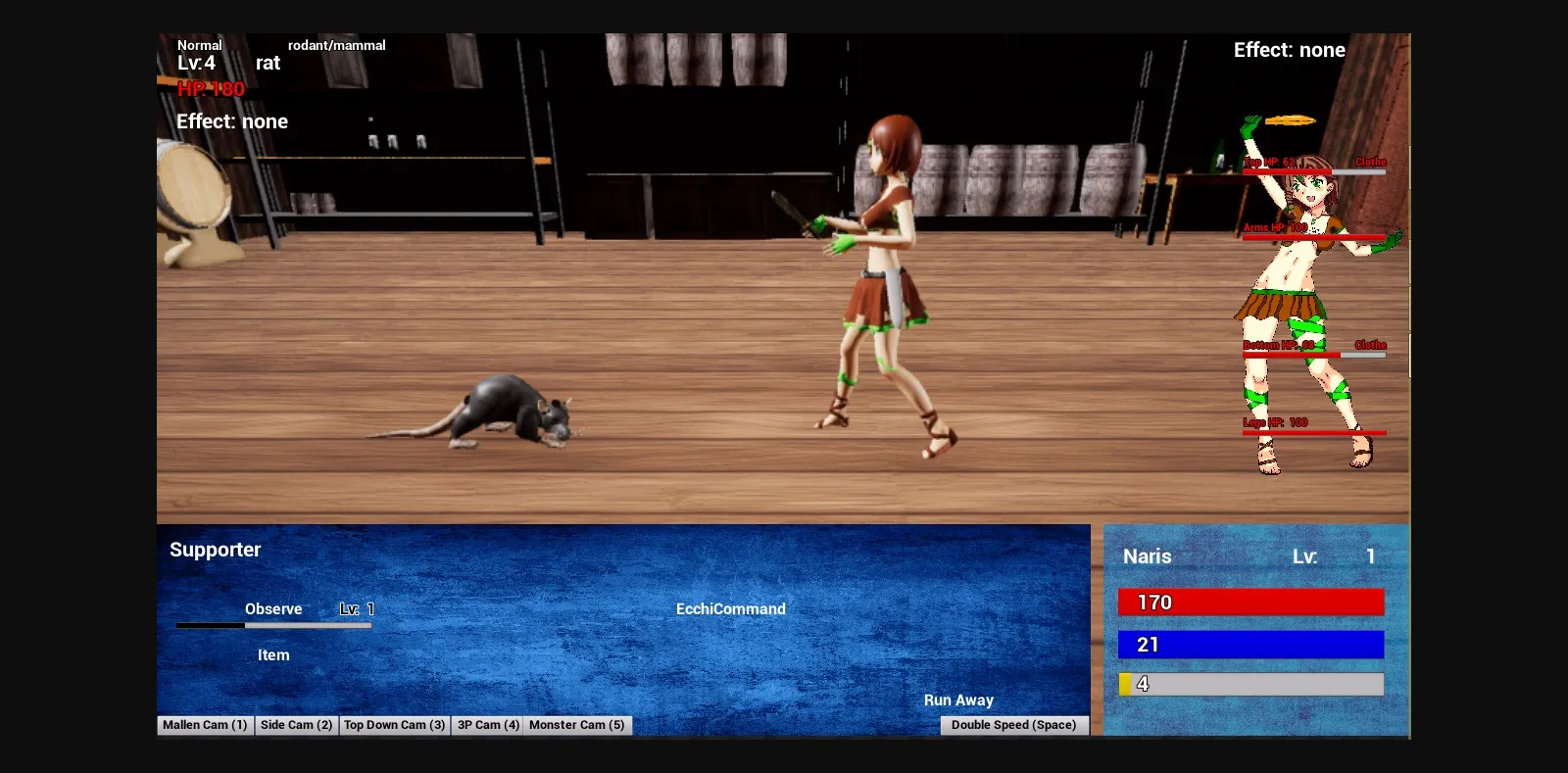Viewport: 1568px width, 773px height.
Task: Switch to Side Cam view
Action: click(296, 725)
